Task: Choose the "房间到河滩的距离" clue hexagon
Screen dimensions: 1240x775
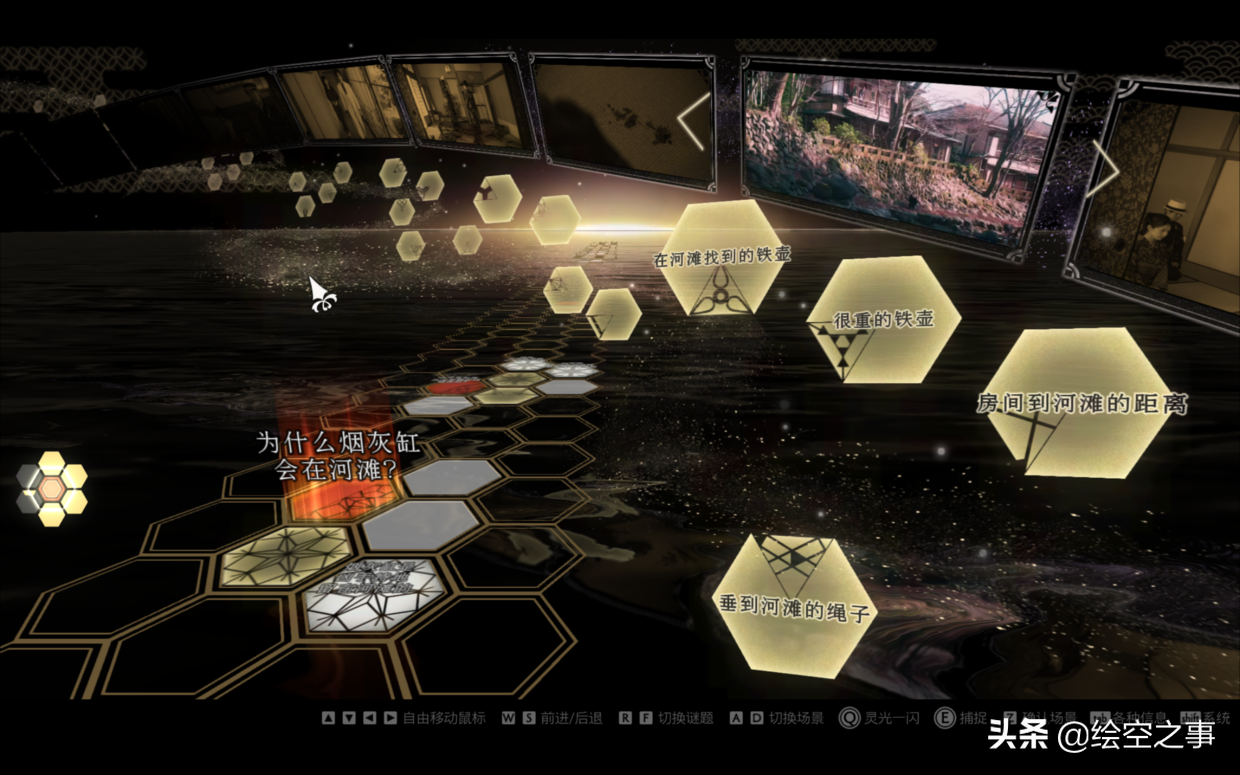Action: [1079, 403]
